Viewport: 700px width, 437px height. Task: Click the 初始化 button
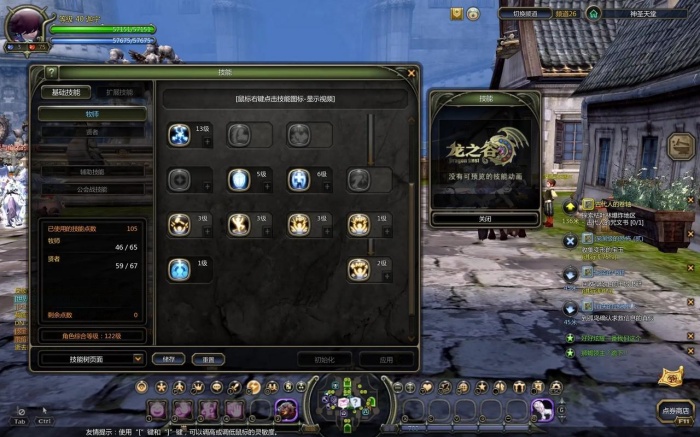(x=324, y=358)
